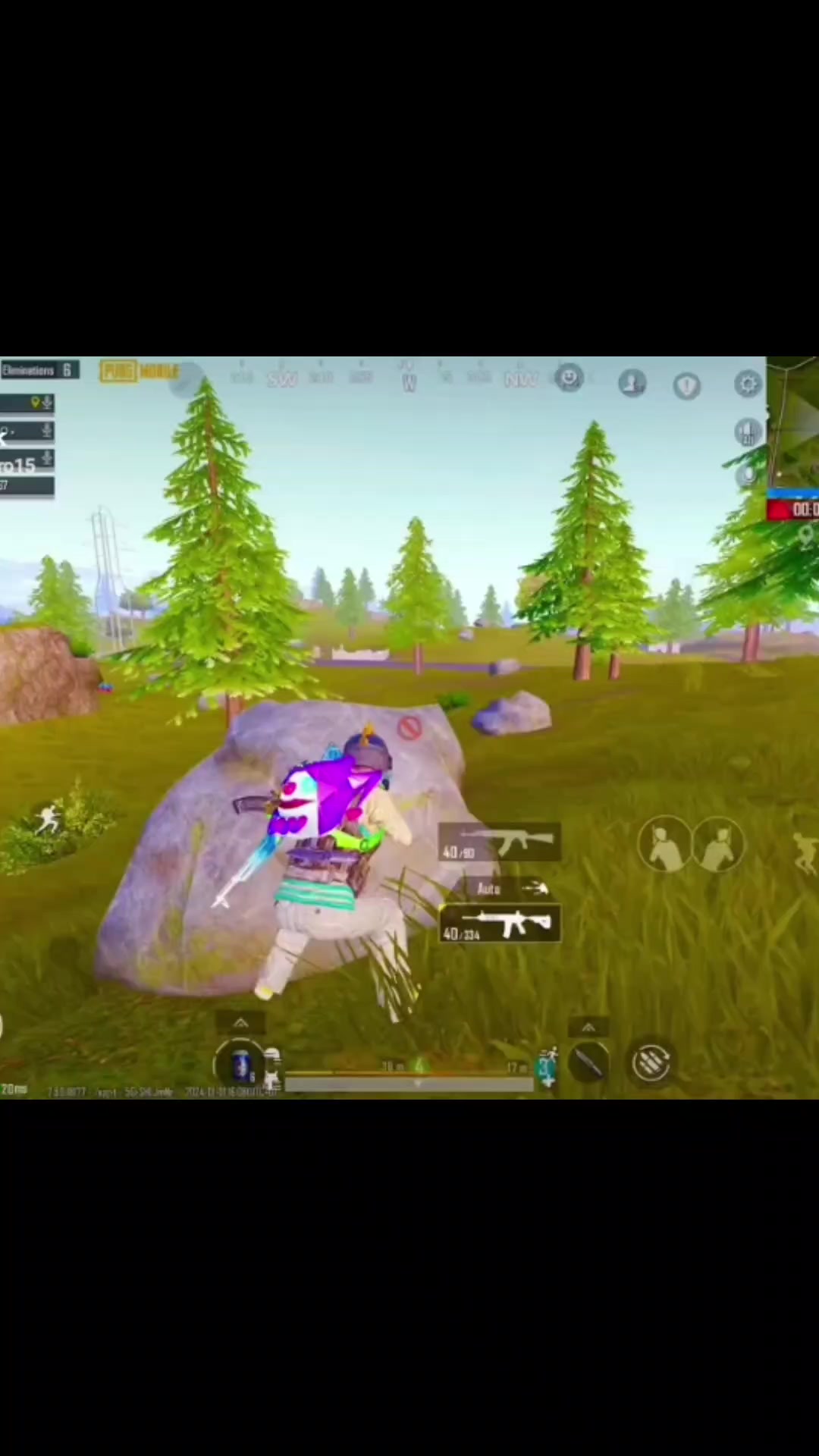Viewport: 819px width, 1456px height.
Task: Lean left with the peek button
Action: point(664,845)
